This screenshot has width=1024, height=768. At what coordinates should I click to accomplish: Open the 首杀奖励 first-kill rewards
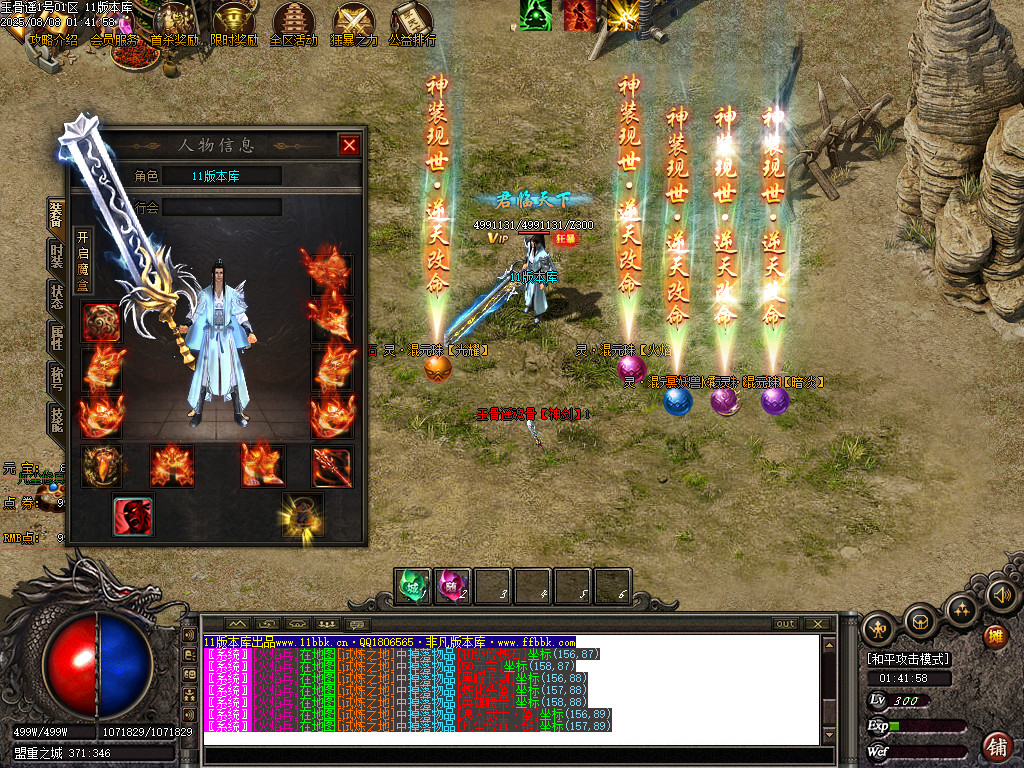pos(174,26)
